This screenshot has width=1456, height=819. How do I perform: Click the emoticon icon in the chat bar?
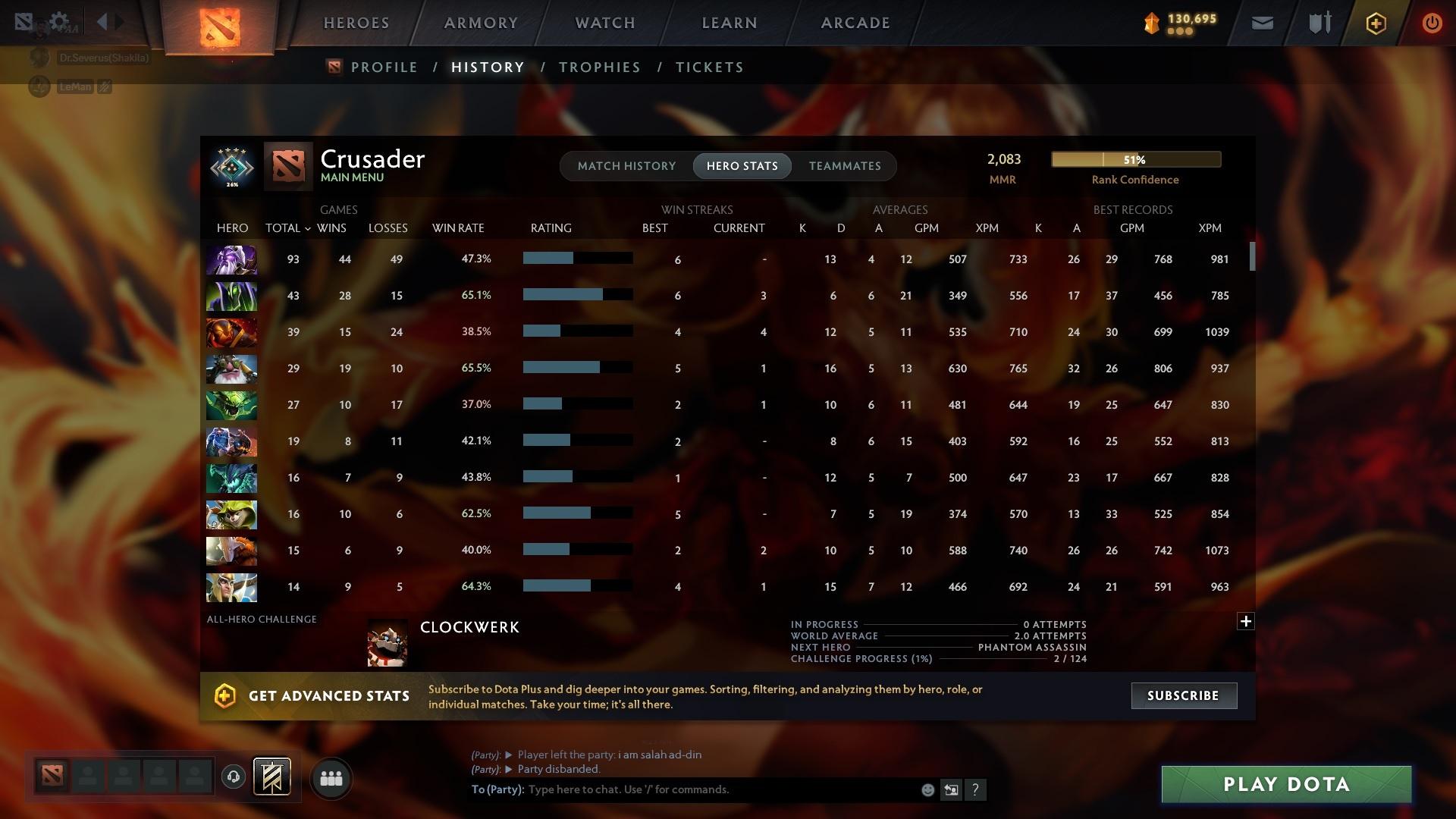point(927,789)
